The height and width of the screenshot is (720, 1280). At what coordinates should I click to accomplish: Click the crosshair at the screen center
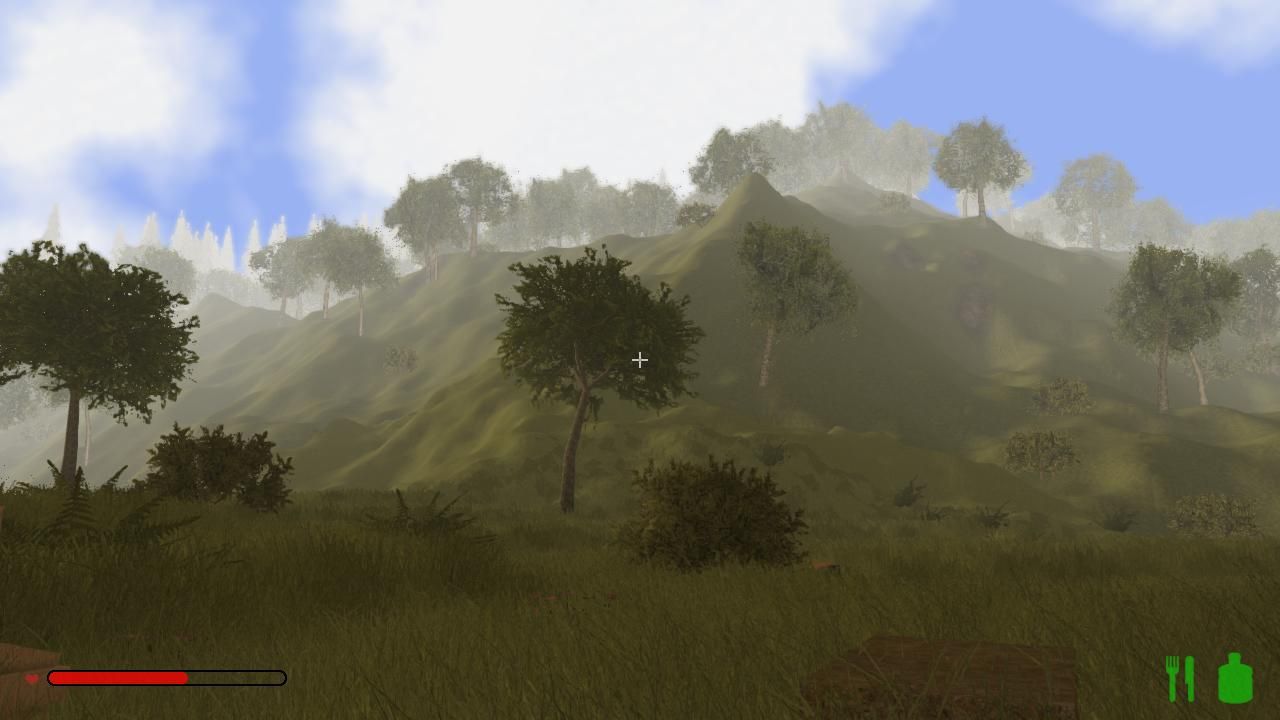(x=639, y=360)
